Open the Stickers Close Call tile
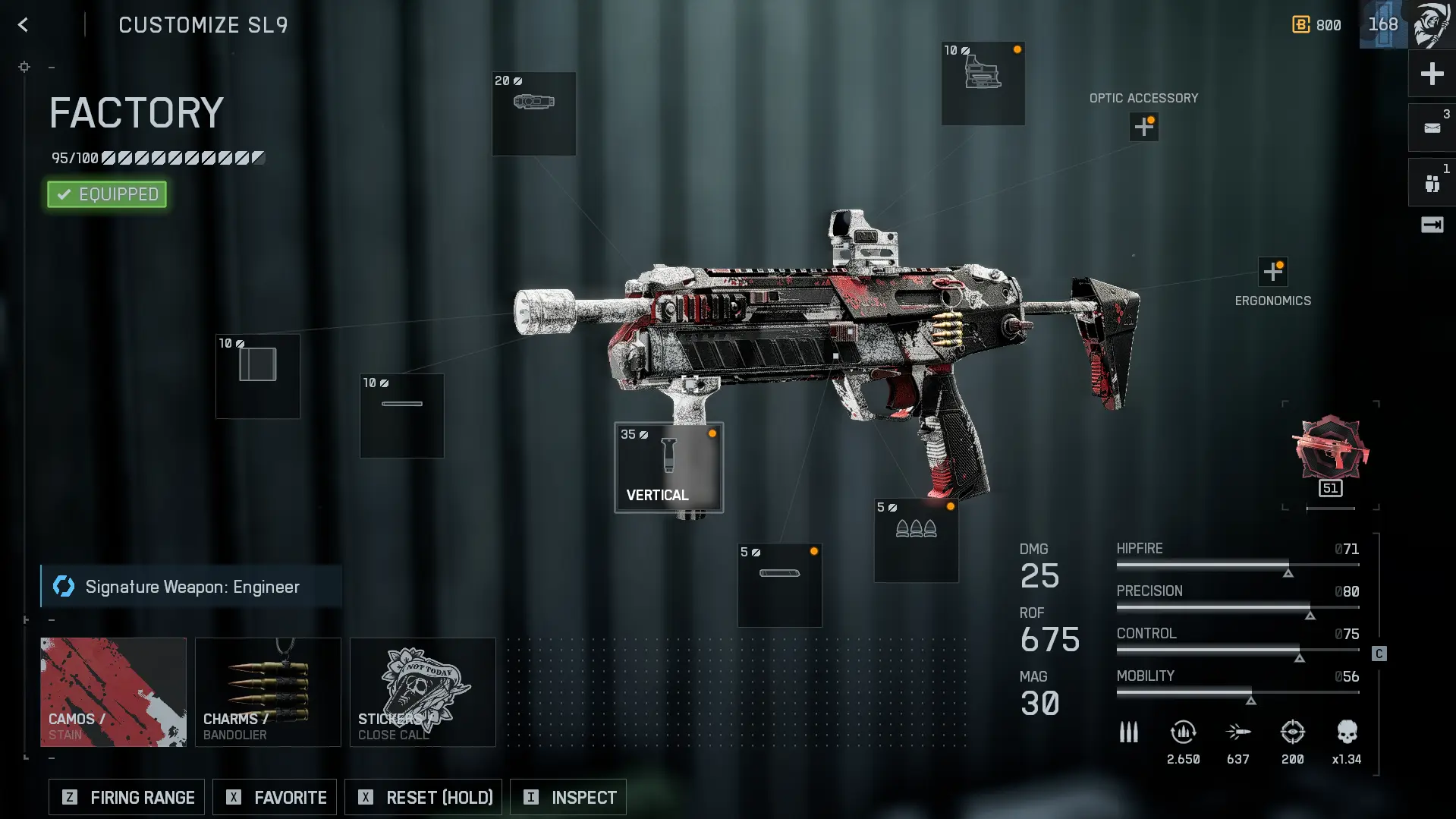This screenshot has width=1456, height=819. point(423,691)
